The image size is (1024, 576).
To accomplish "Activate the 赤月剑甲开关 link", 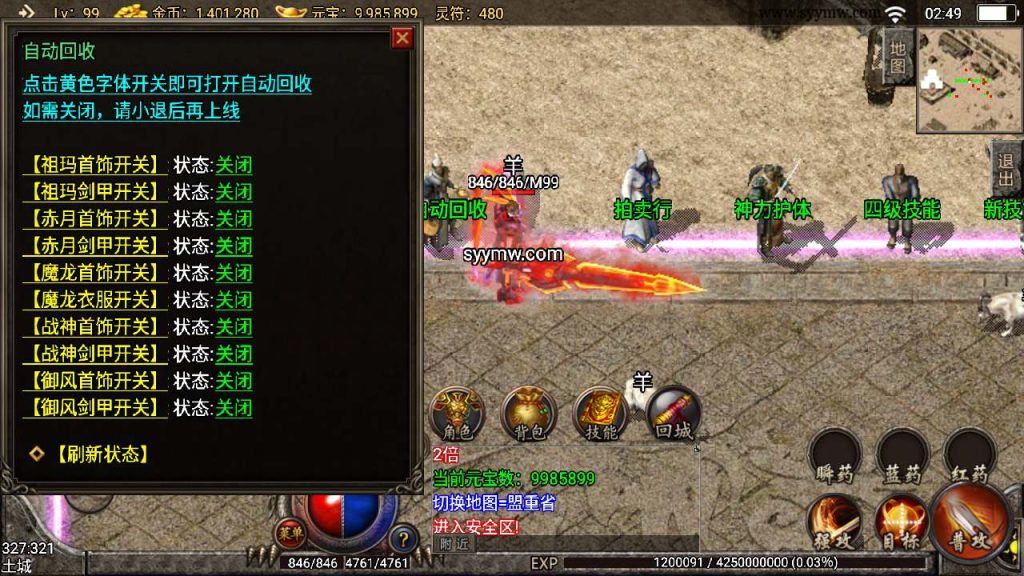I will pyautogui.click(x=95, y=245).
